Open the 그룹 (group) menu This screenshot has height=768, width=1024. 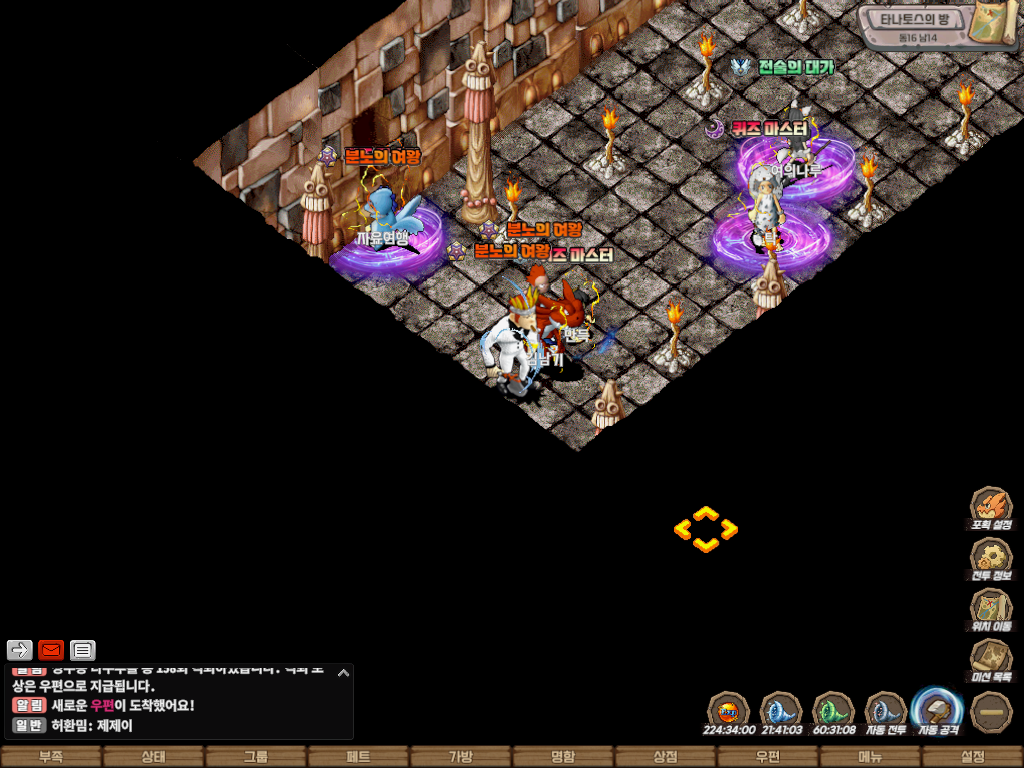click(256, 757)
